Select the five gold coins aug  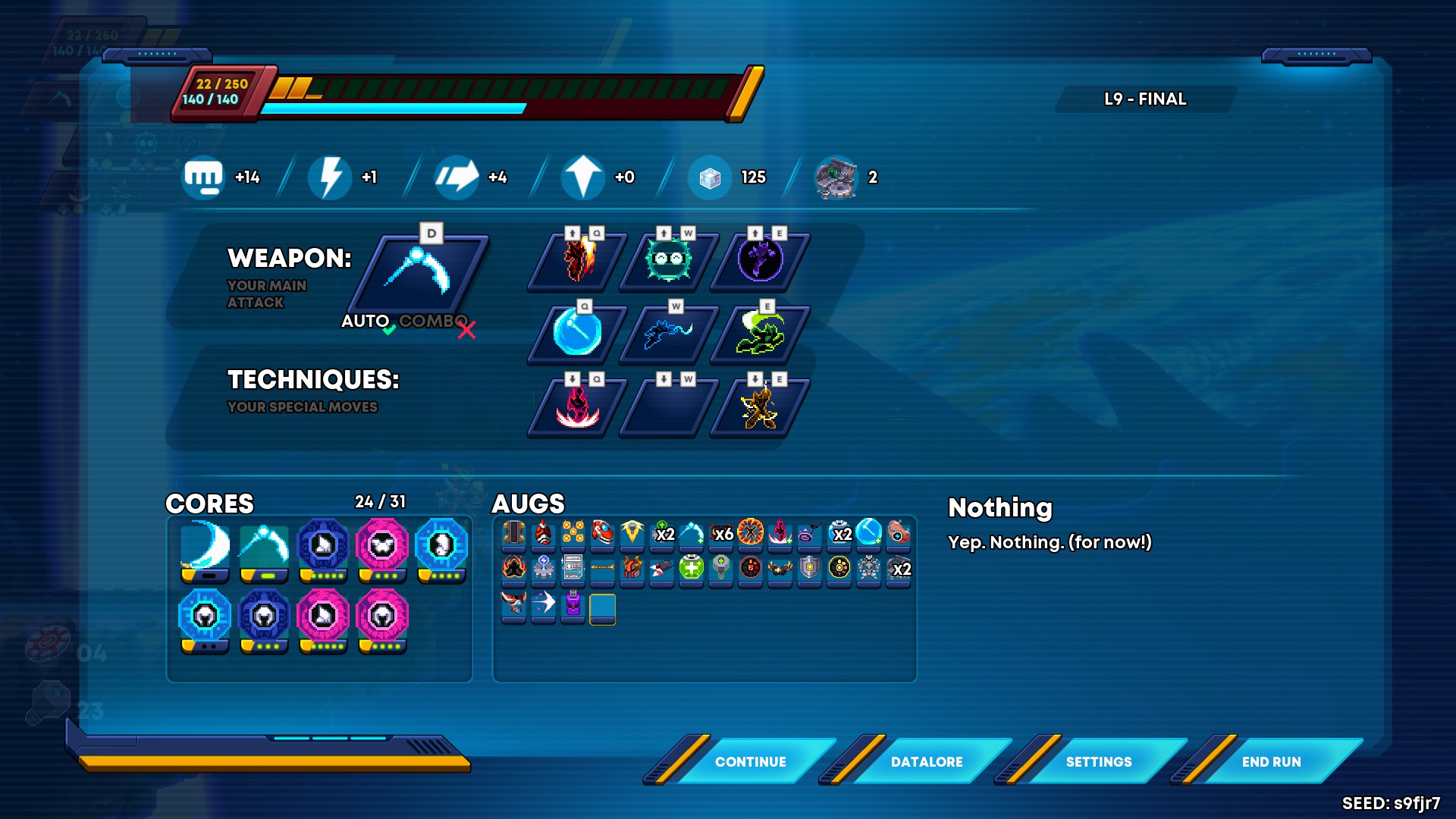pos(573,532)
